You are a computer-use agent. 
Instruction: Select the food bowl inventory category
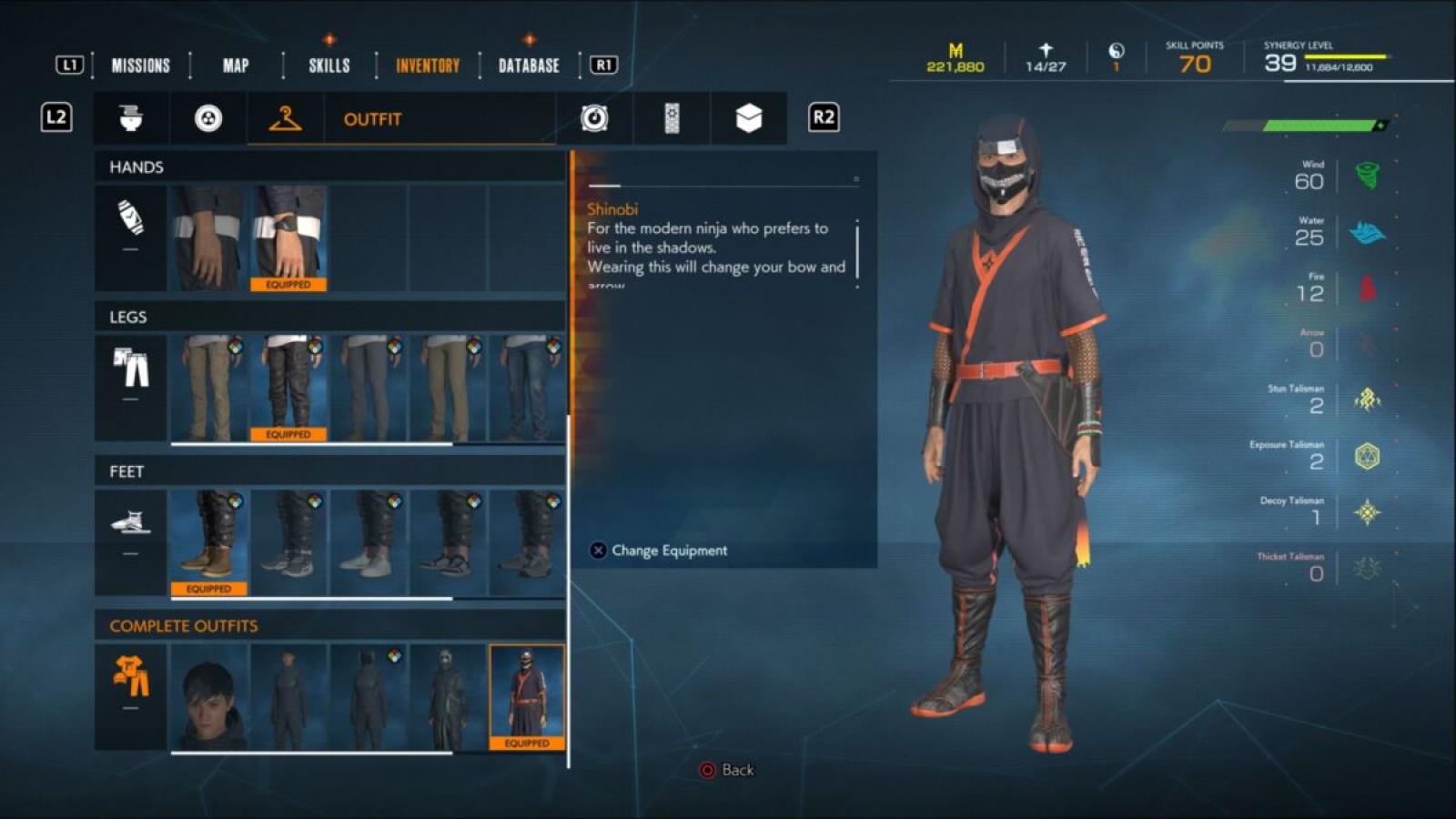coord(131,118)
